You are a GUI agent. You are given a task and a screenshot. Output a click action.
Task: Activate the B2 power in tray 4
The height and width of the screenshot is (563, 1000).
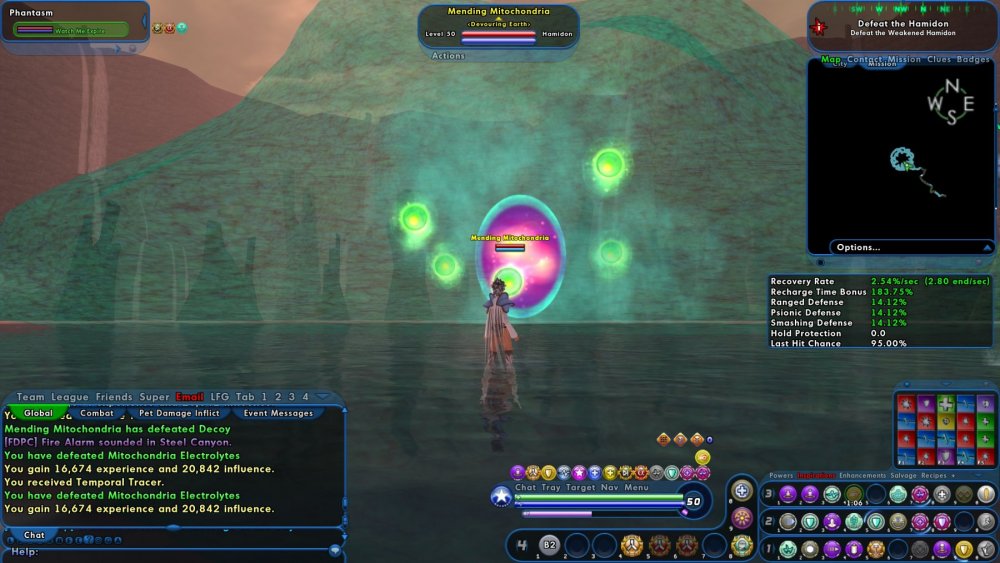tap(549, 545)
